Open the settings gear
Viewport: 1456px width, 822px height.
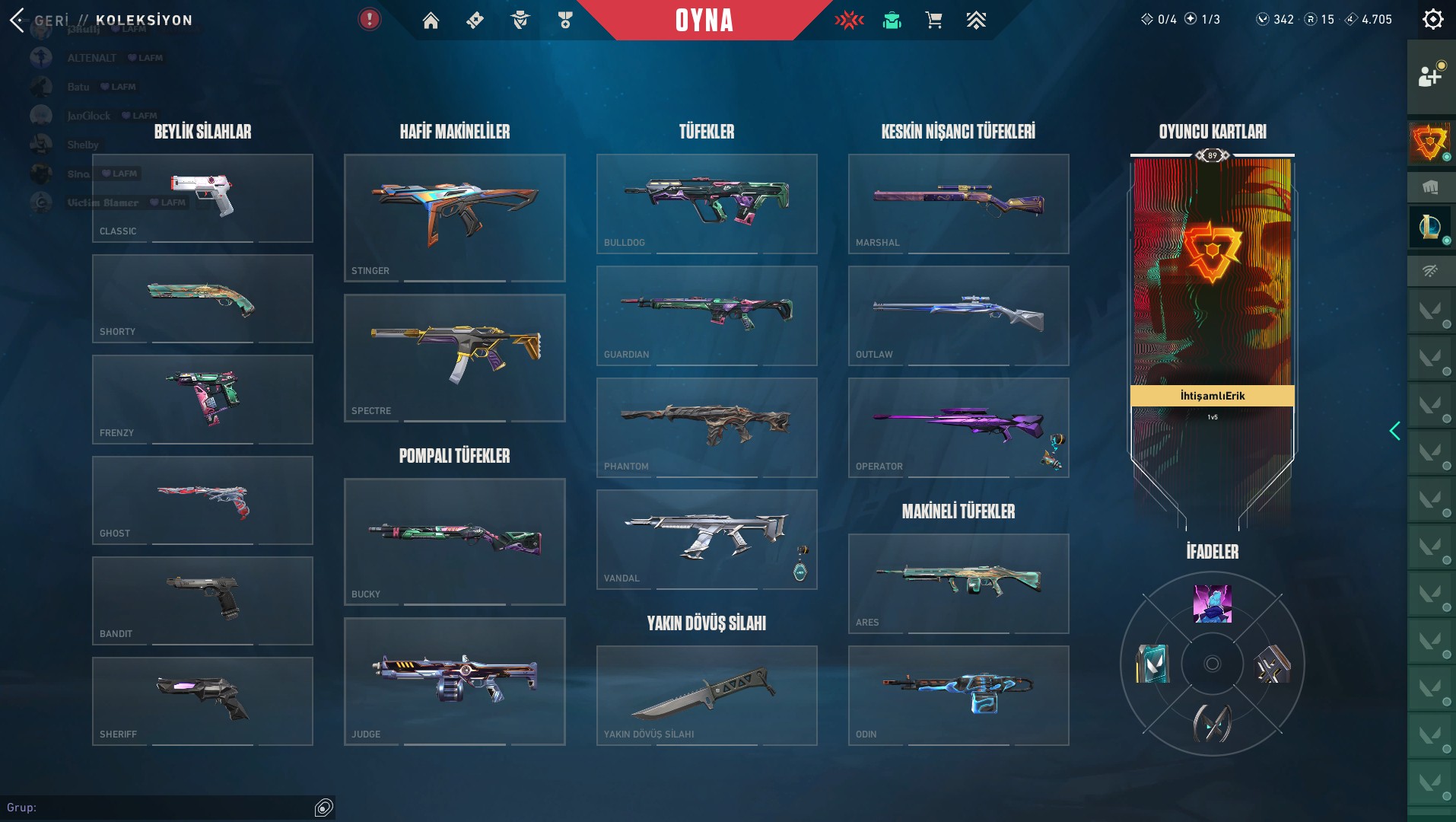tap(1432, 20)
